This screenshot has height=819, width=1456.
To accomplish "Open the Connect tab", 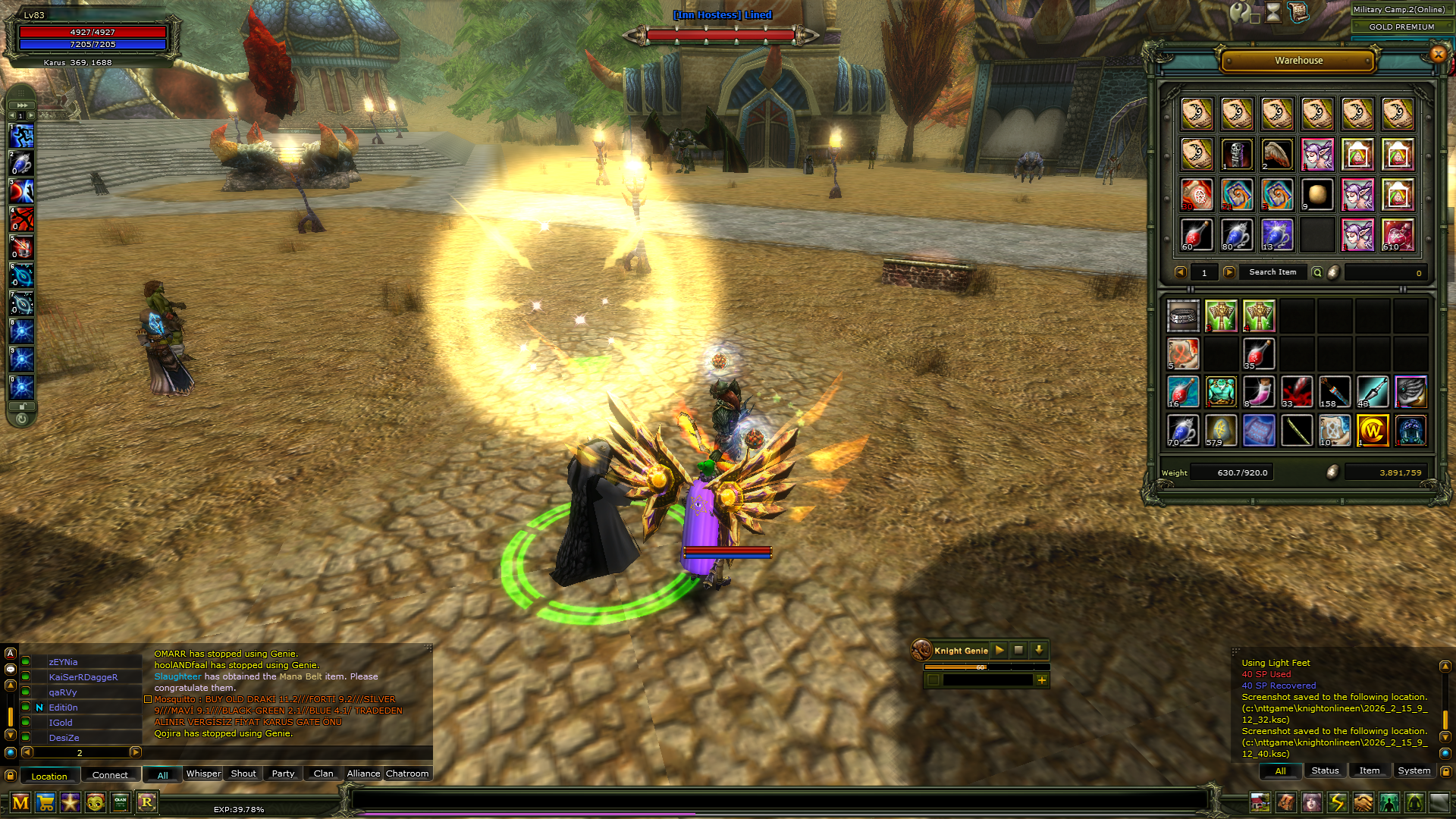I will pyautogui.click(x=110, y=775).
